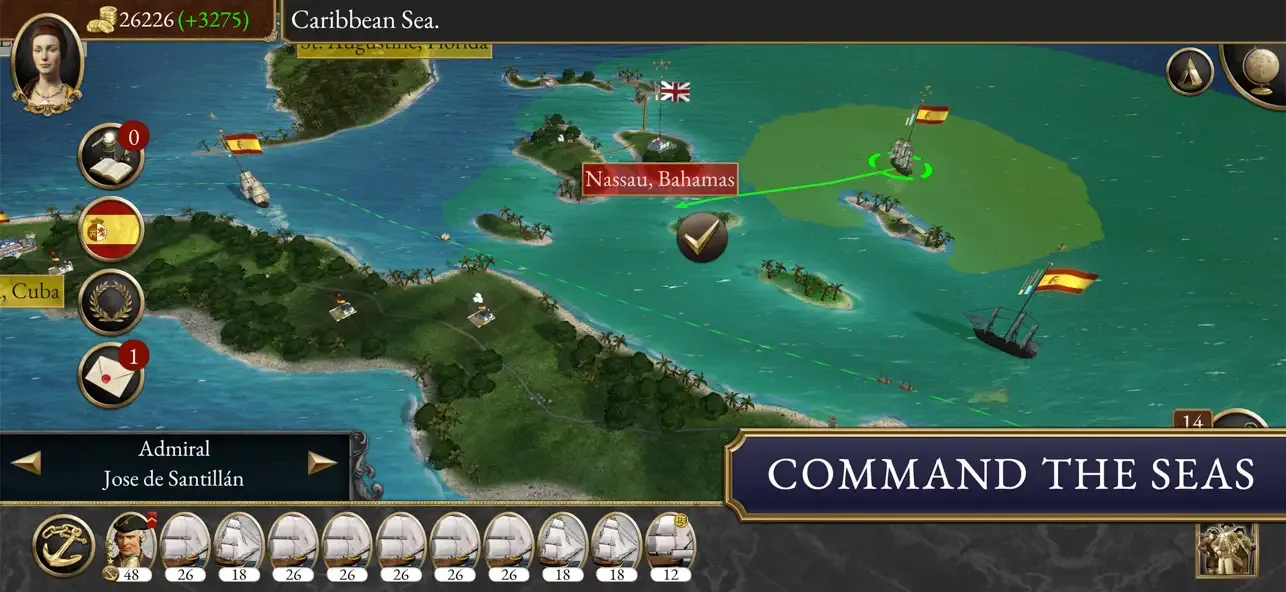Select the Nassau, Bahamas settlement label

(x=660, y=180)
